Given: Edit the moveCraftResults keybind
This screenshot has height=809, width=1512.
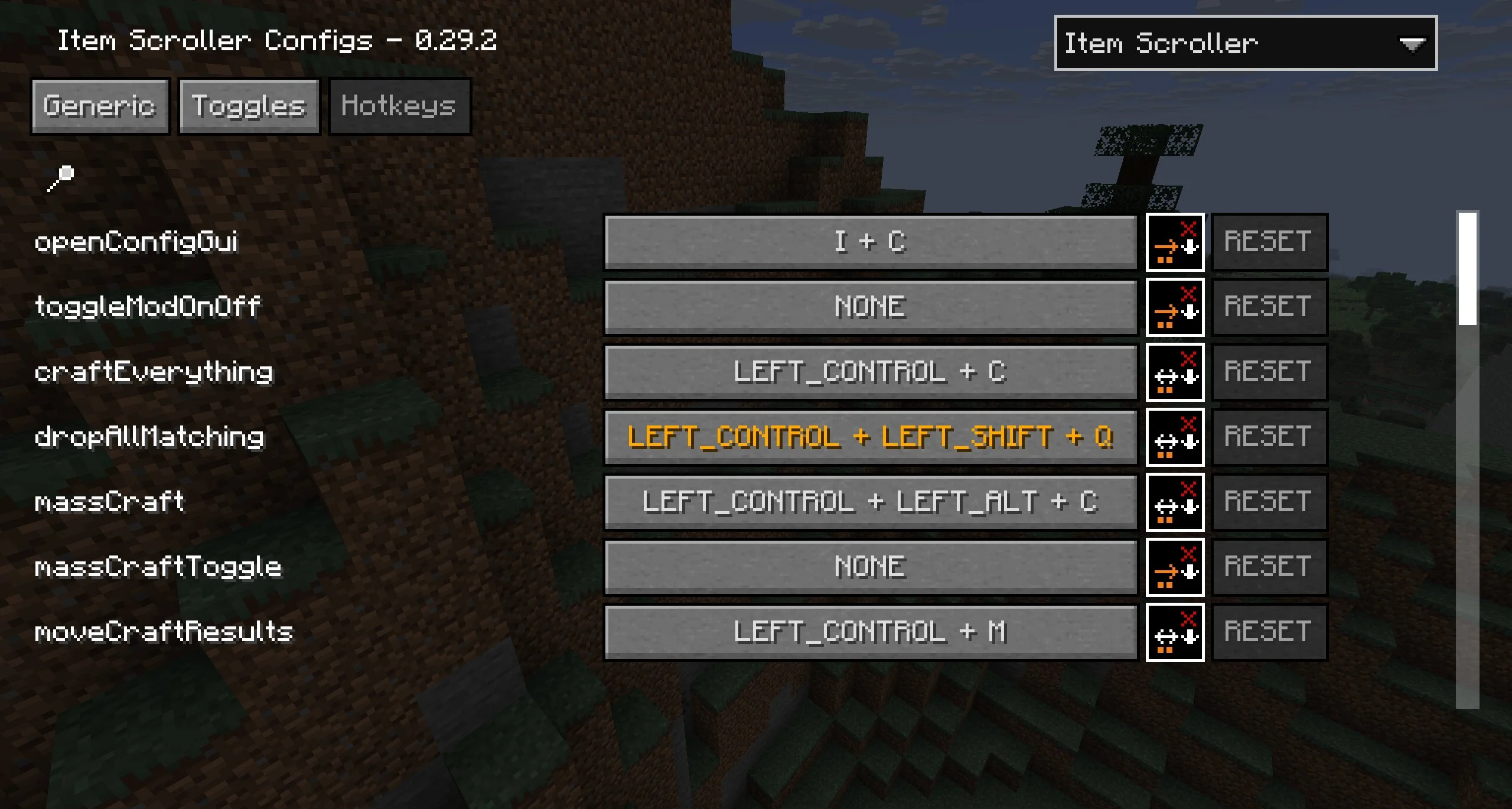Looking at the screenshot, I should click(x=870, y=632).
